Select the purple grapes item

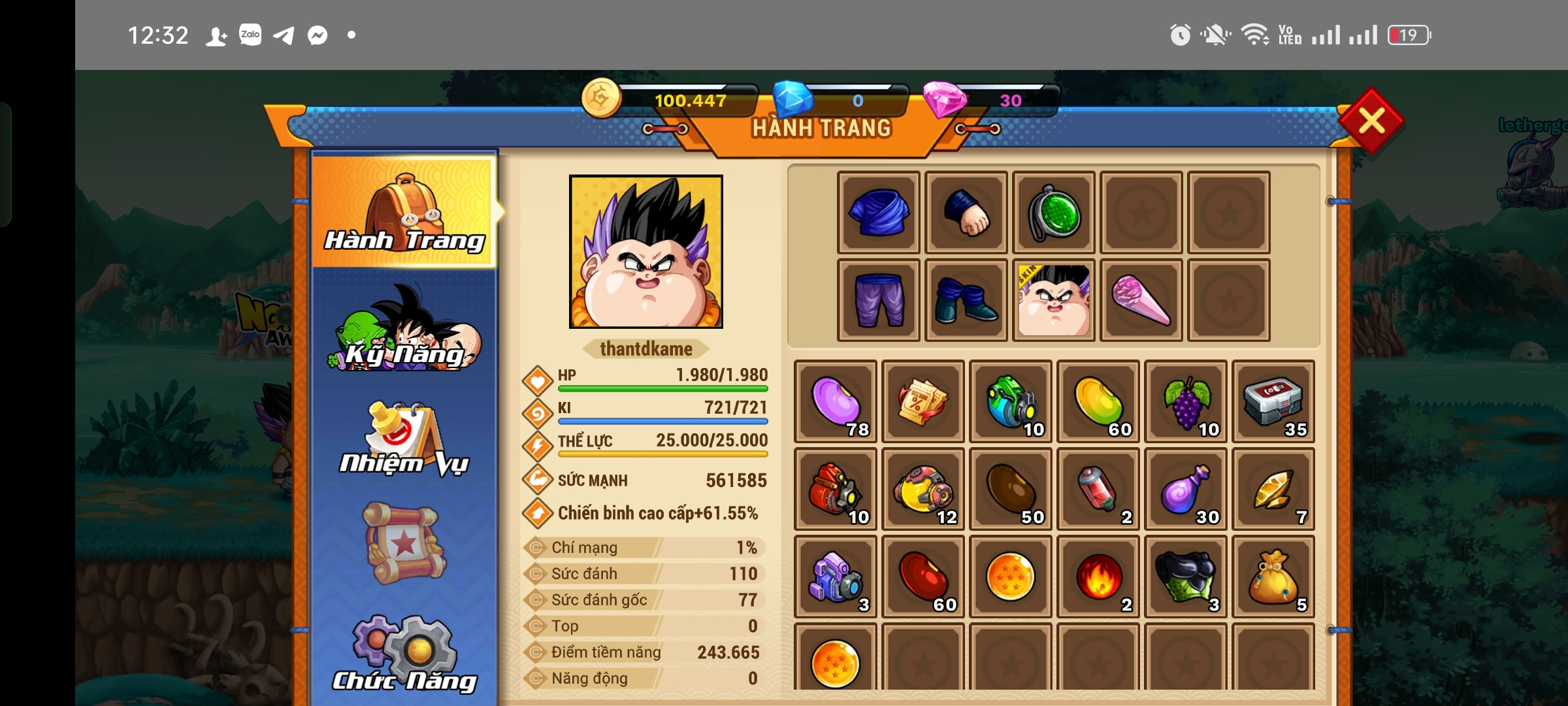point(1186,401)
